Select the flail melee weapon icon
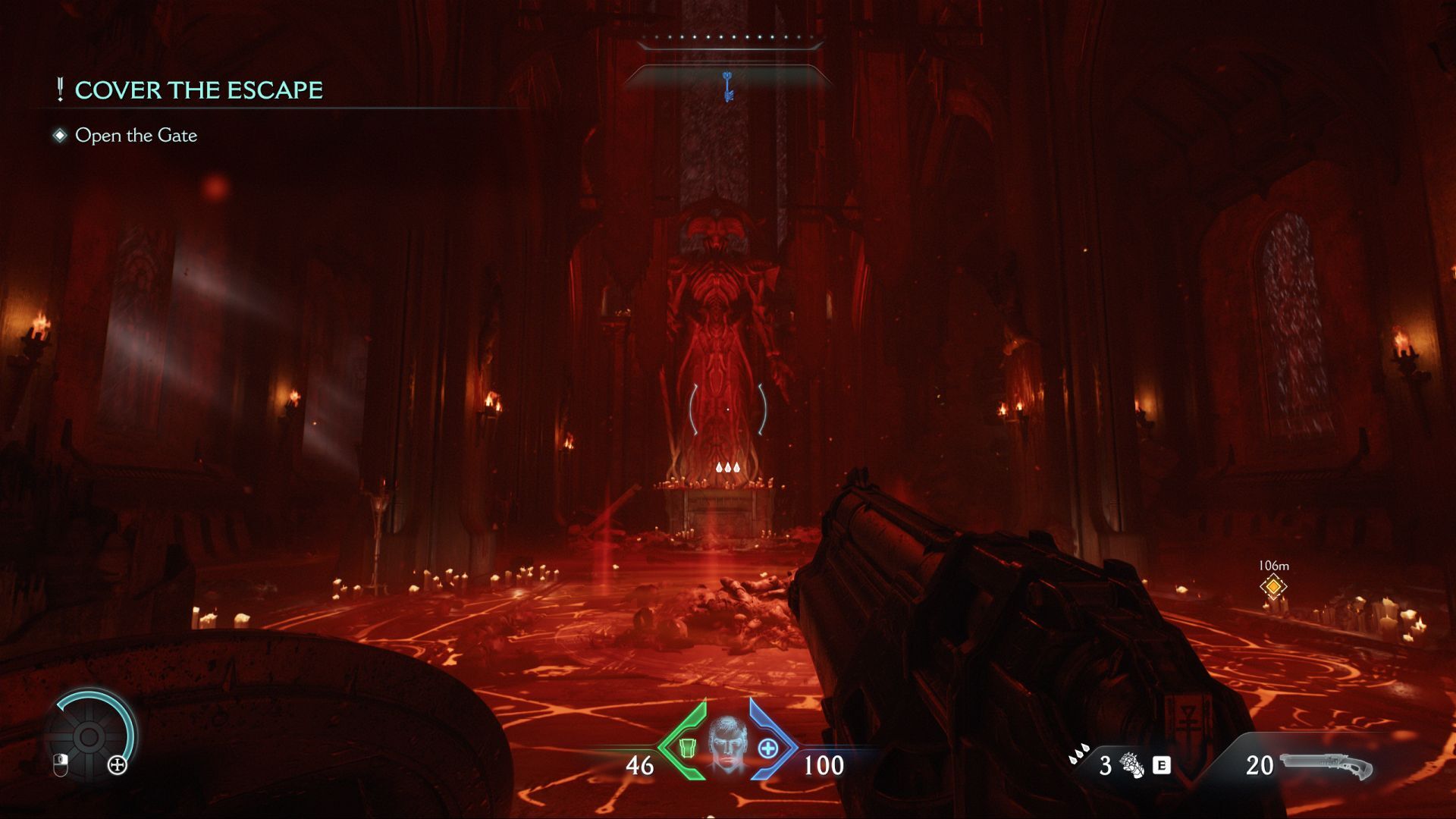The image size is (1456, 819). 1131,765
